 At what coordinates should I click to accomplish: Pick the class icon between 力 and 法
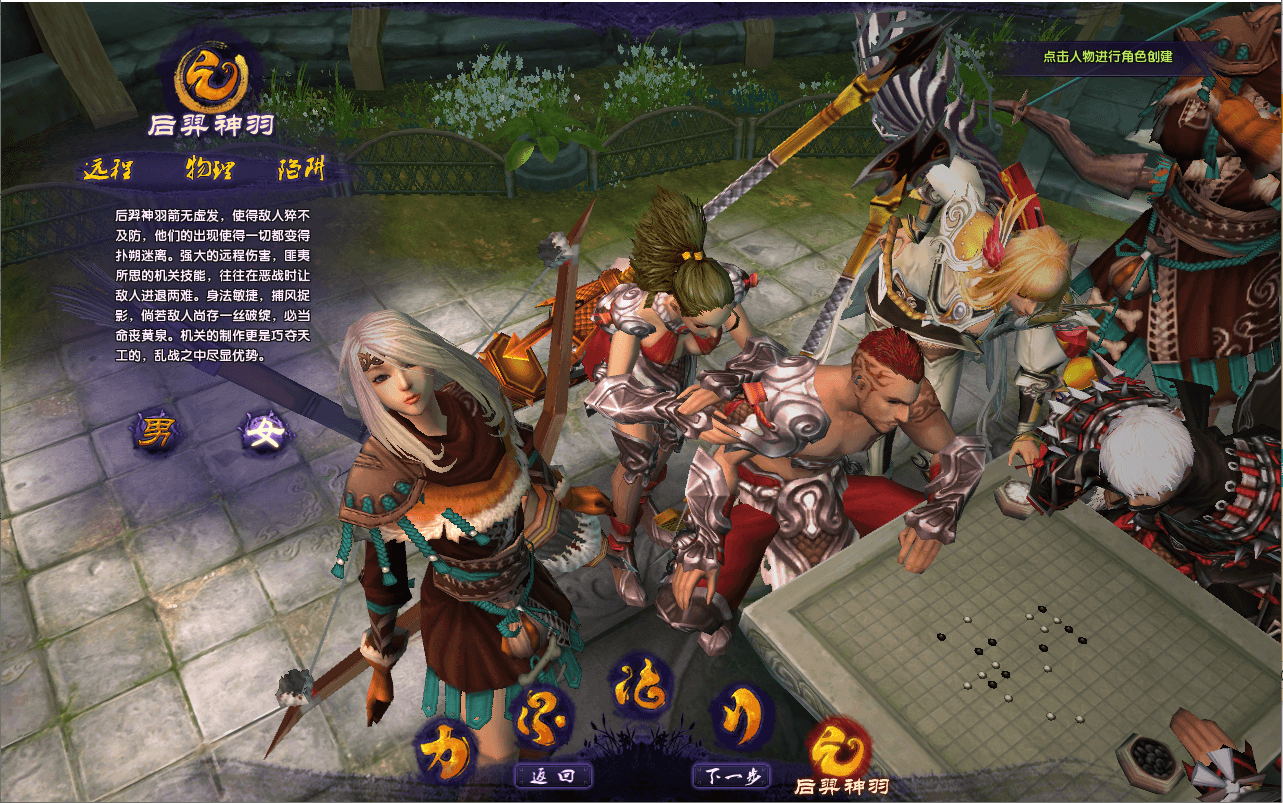[542, 711]
